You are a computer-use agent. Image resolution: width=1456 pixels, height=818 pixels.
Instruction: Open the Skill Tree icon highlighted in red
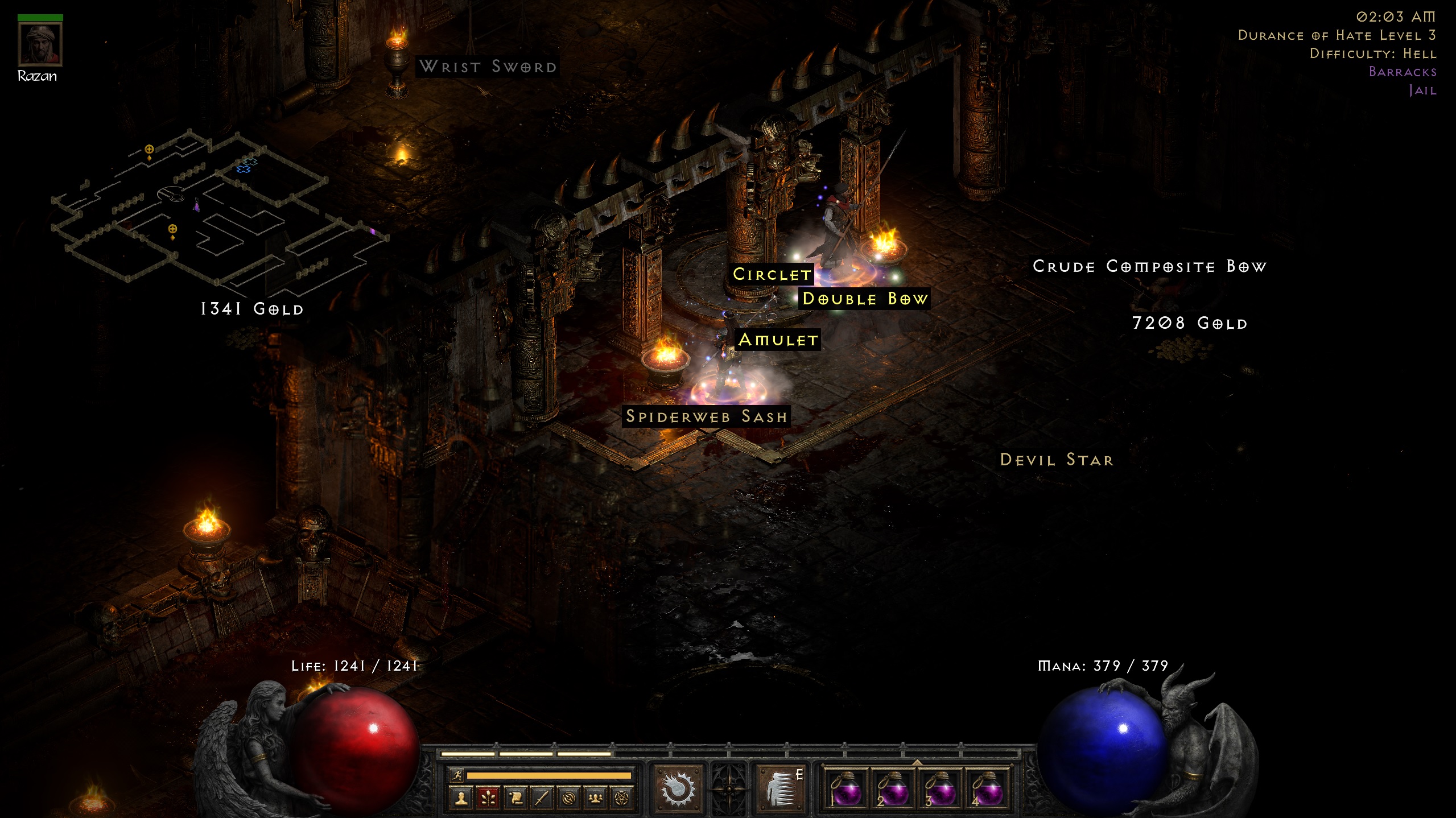pos(488,799)
